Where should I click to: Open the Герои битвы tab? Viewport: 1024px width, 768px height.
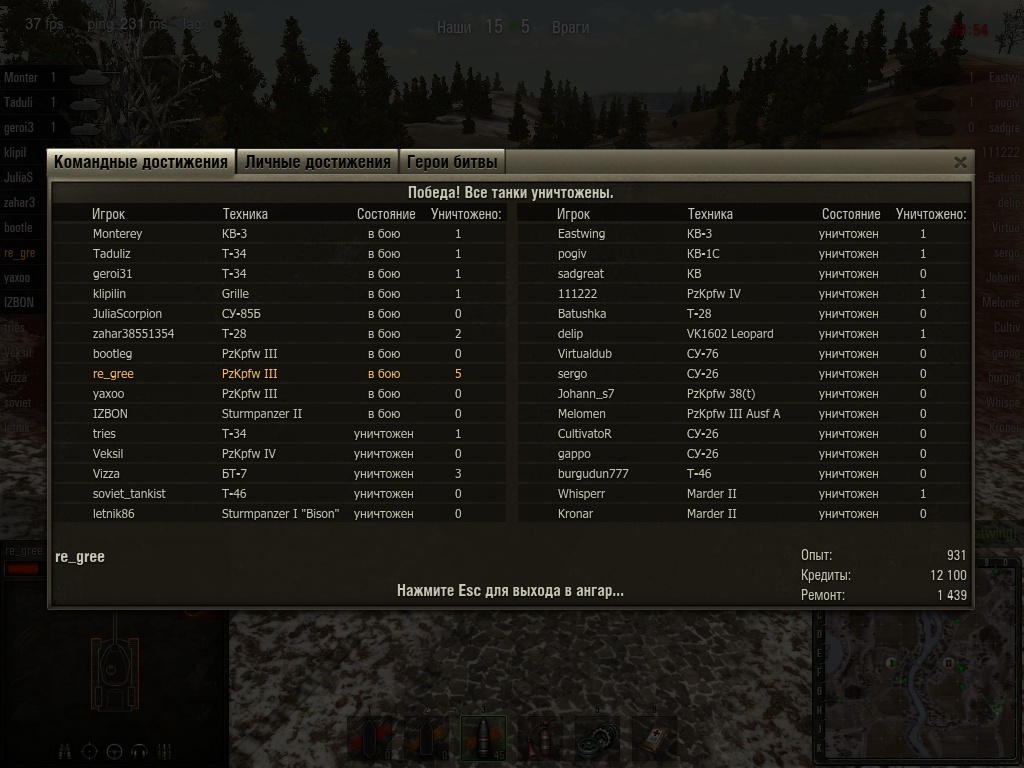tap(450, 162)
